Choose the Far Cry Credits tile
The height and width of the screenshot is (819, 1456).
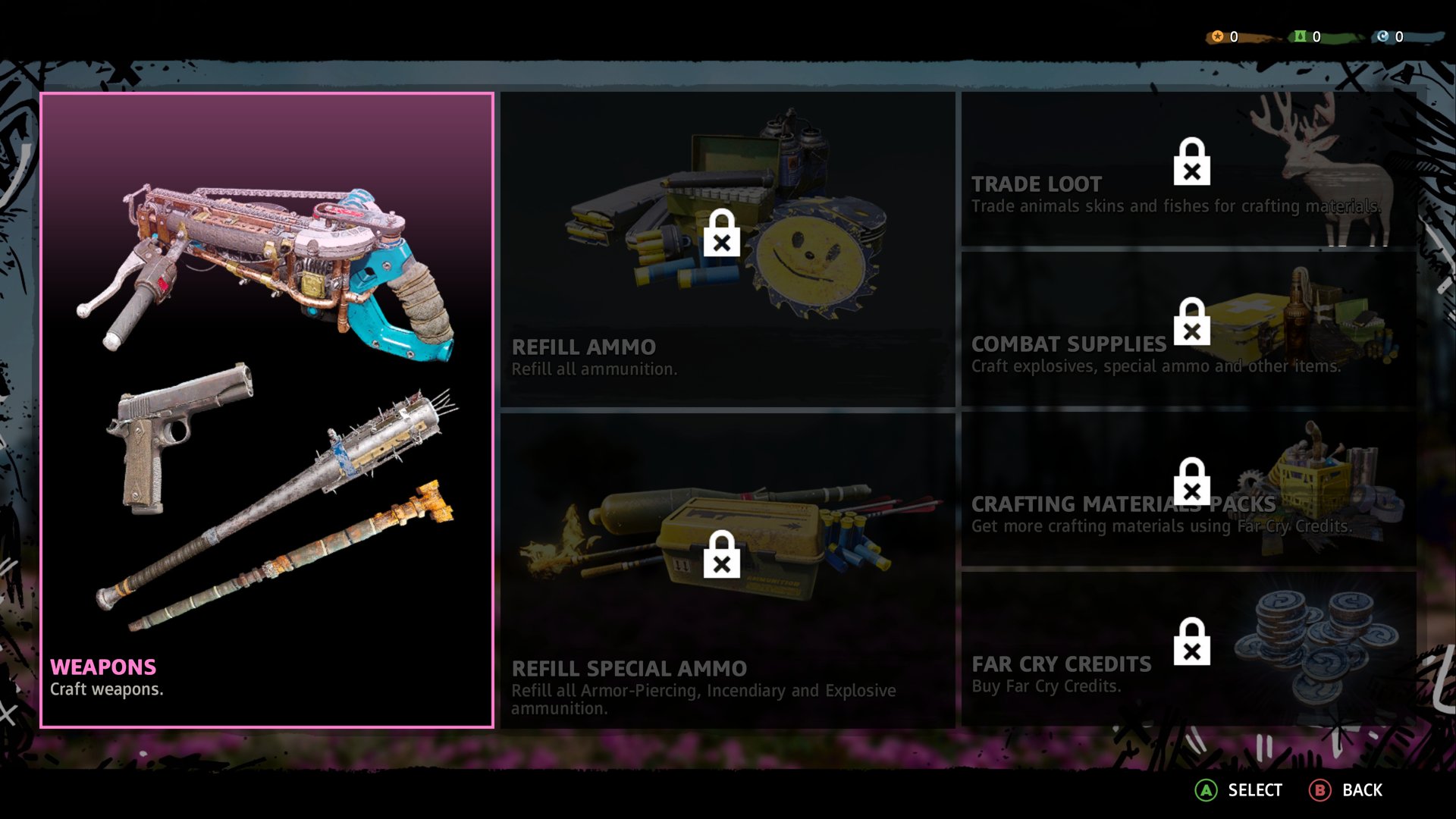1188,649
